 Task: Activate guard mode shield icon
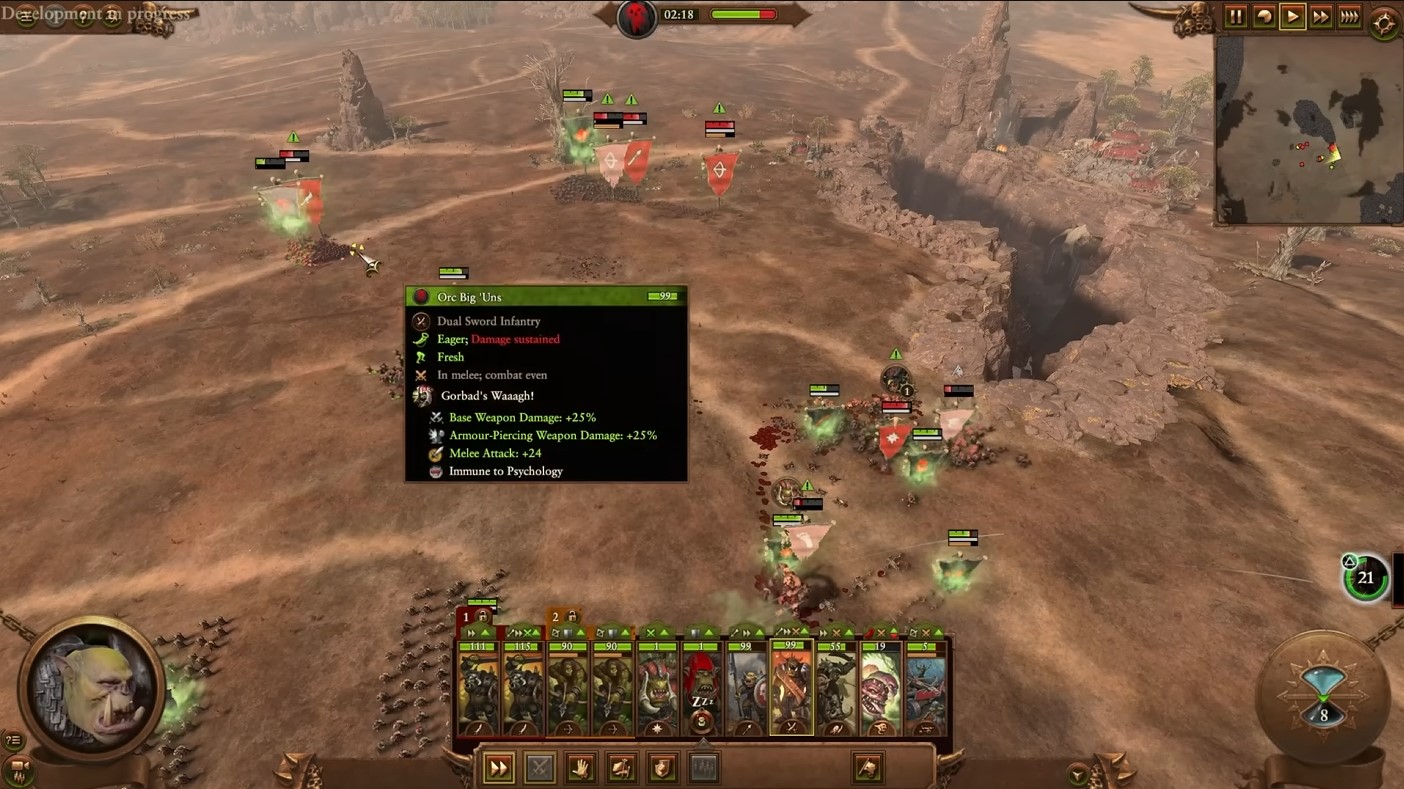click(x=662, y=768)
